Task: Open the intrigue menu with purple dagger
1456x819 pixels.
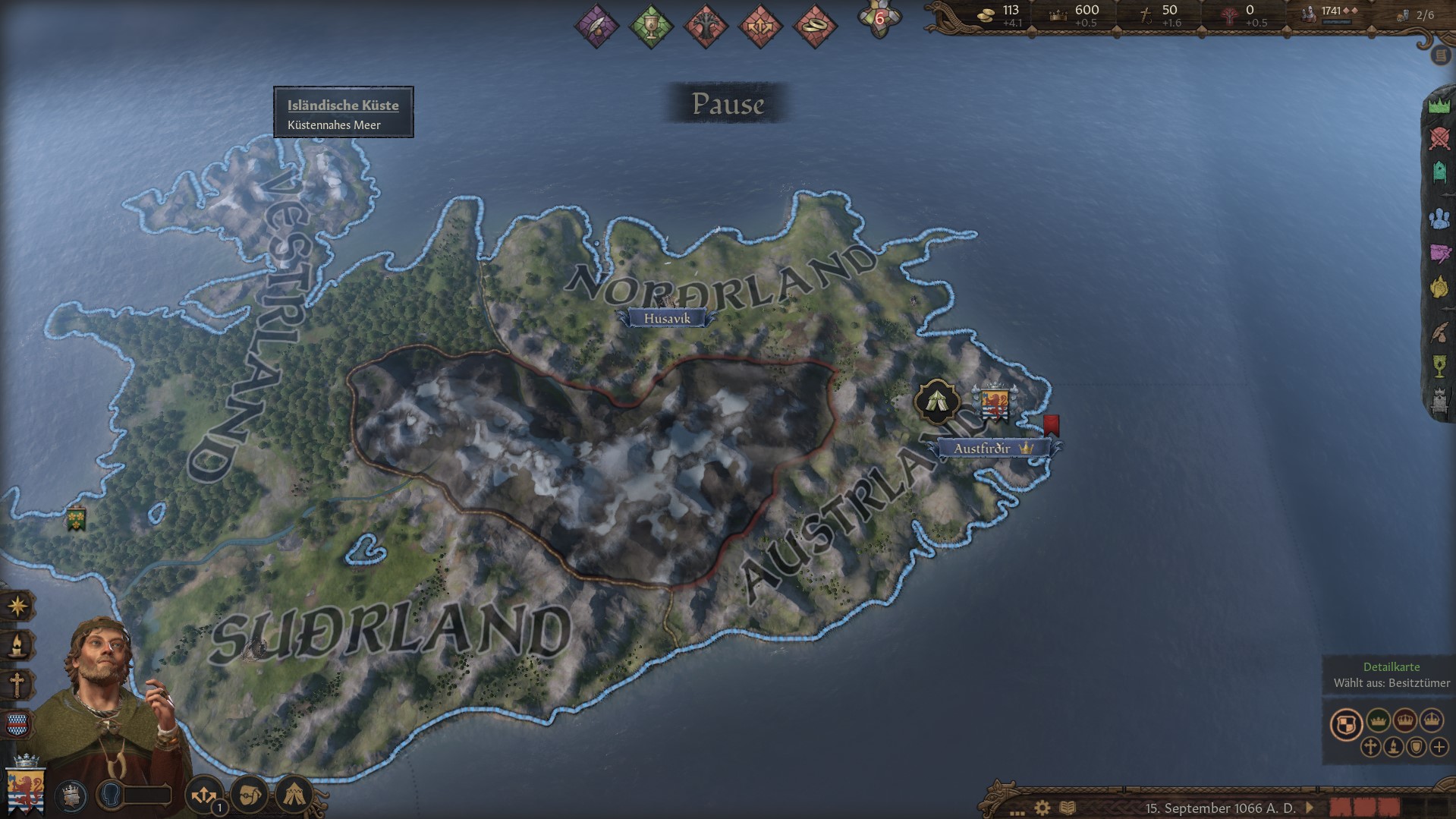Action: (x=1439, y=253)
